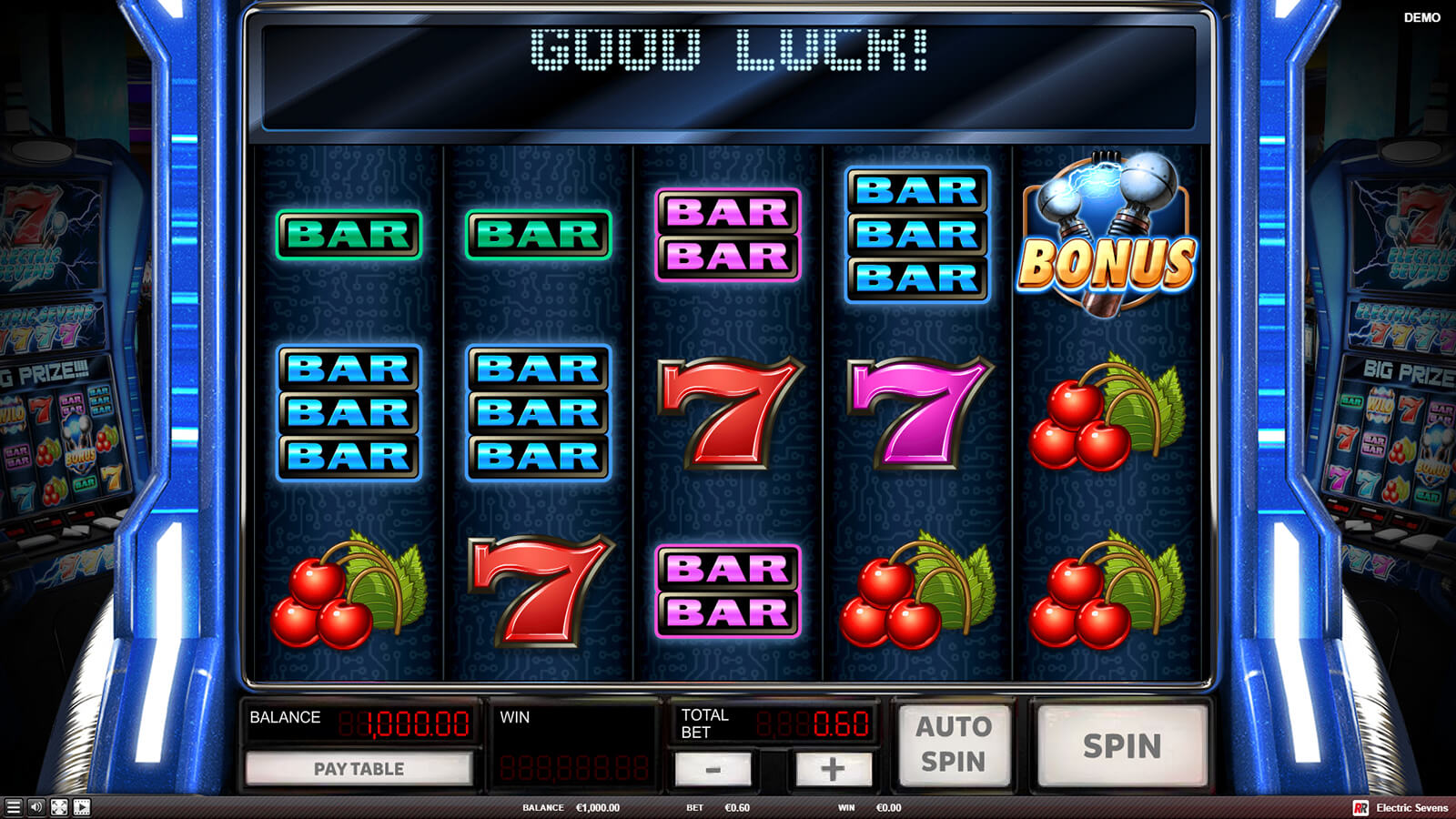
Task: Increase total bet with the plus button
Action: [x=833, y=770]
